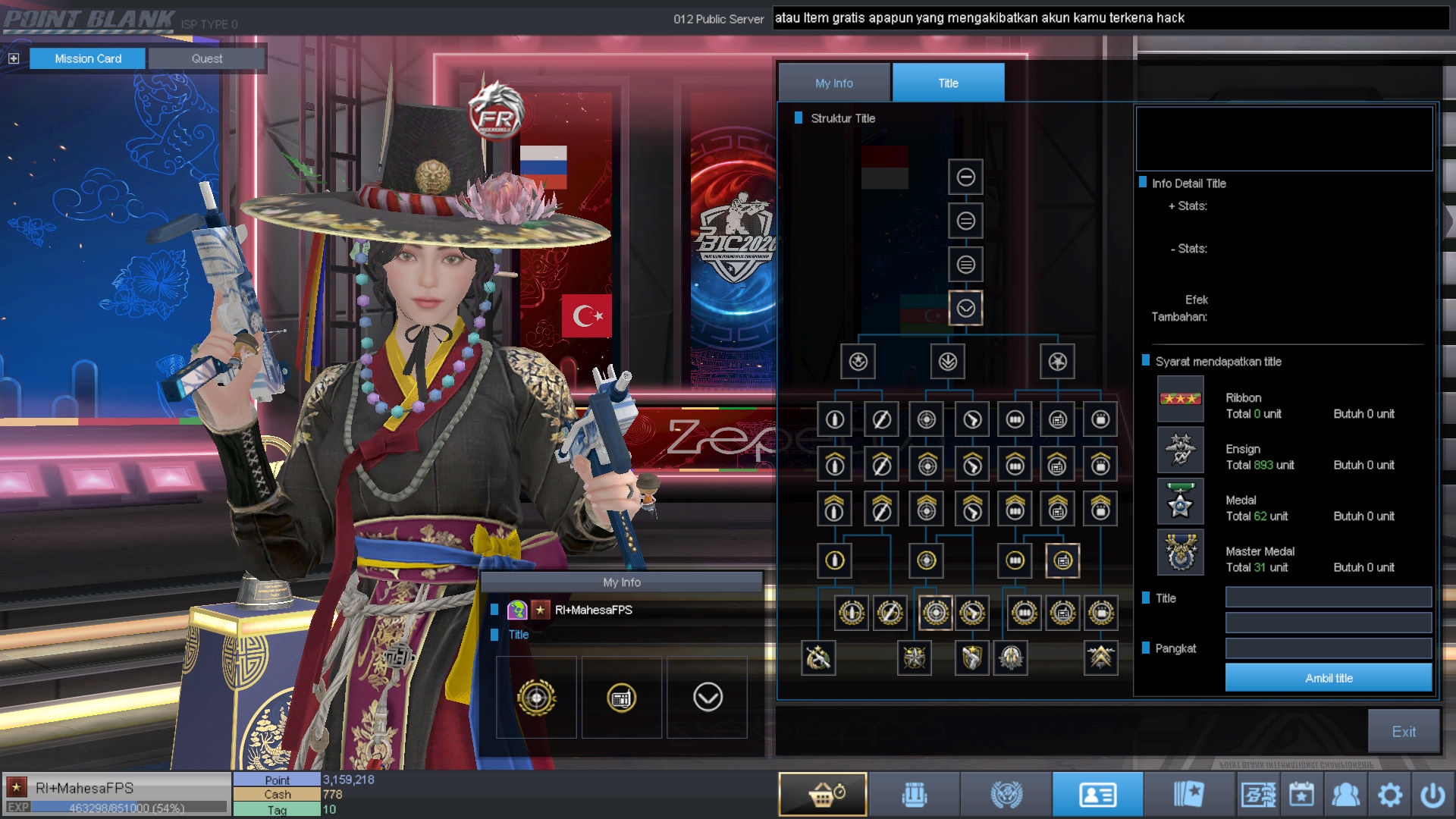The width and height of the screenshot is (1456, 819).
Task: Open the star cards icon
Action: click(x=1188, y=795)
